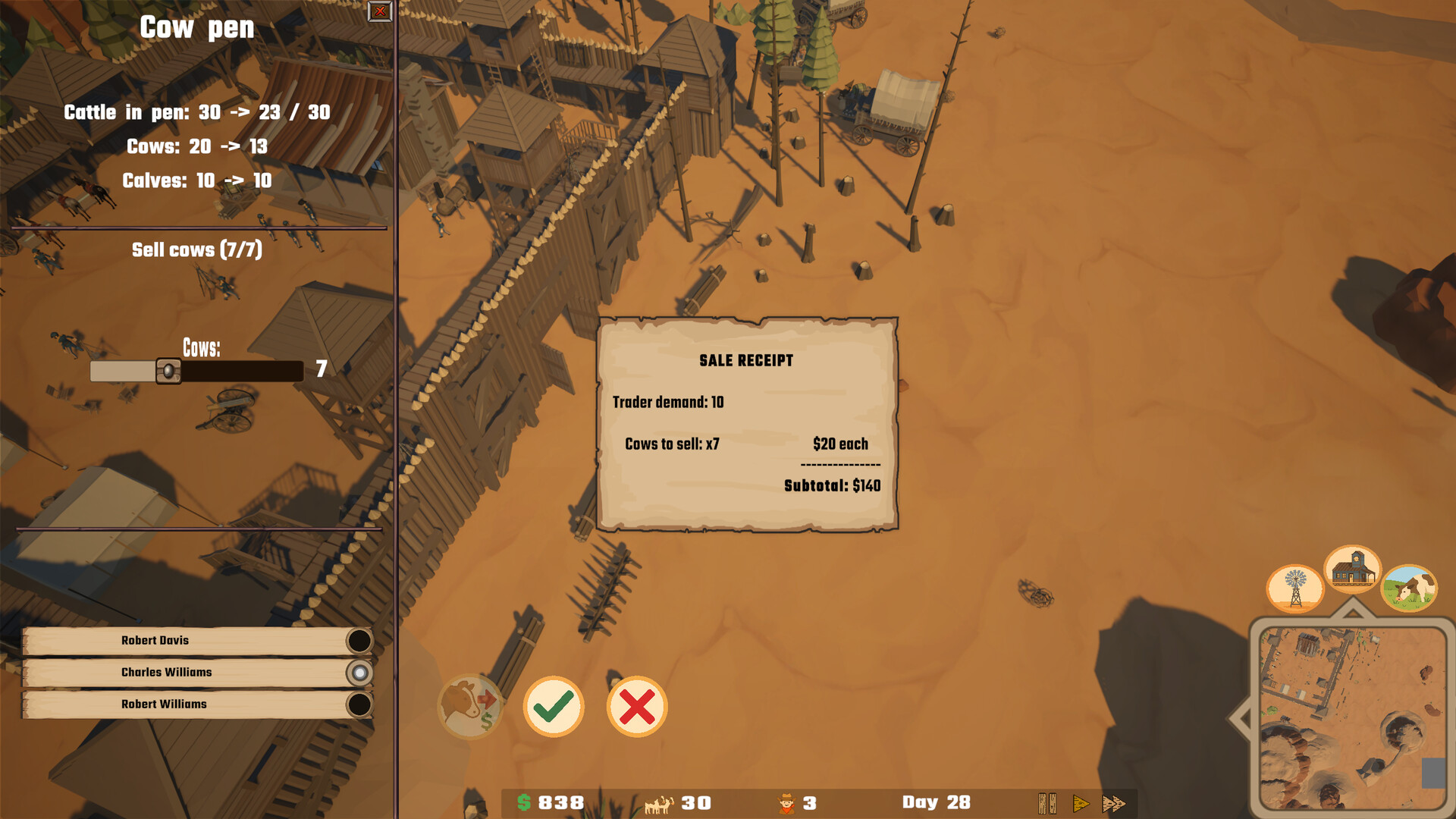Viewport: 1456px width, 819px height.
Task: Cancel the sale with red X button
Action: [635, 707]
